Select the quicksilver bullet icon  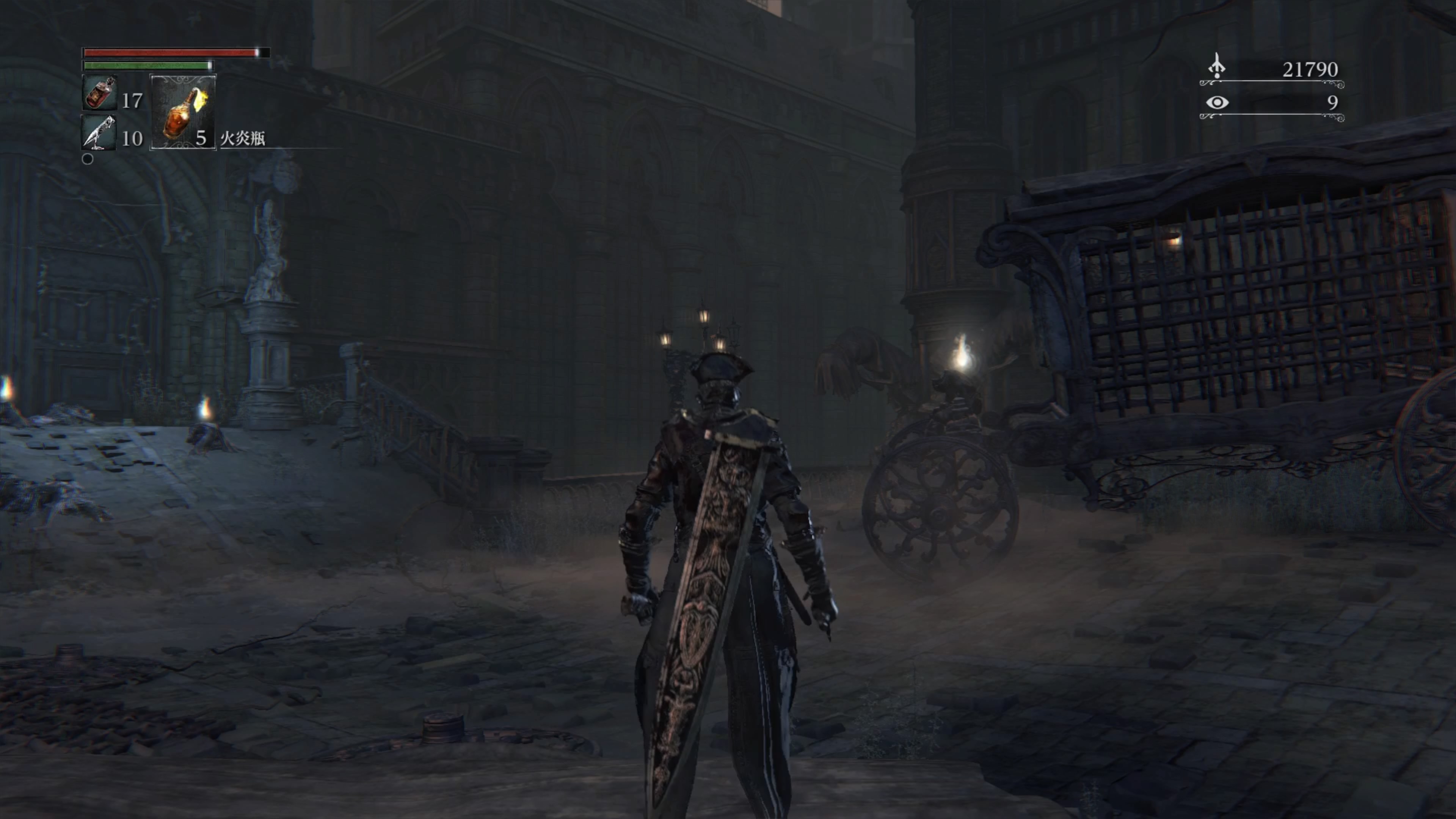coord(99,132)
